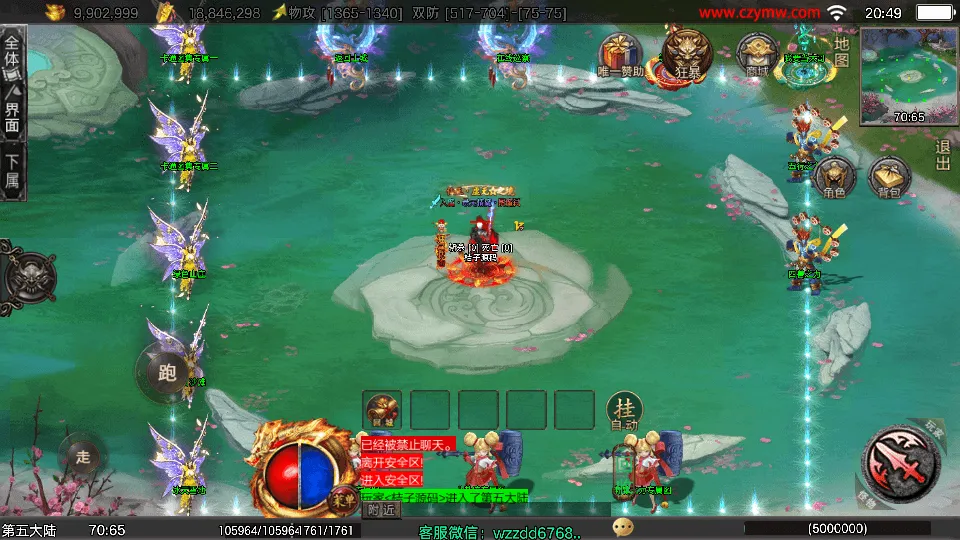Viewport: 960px width, 540px height.
Task: Select the first hotbar skill slot
Action: click(x=382, y=410)
